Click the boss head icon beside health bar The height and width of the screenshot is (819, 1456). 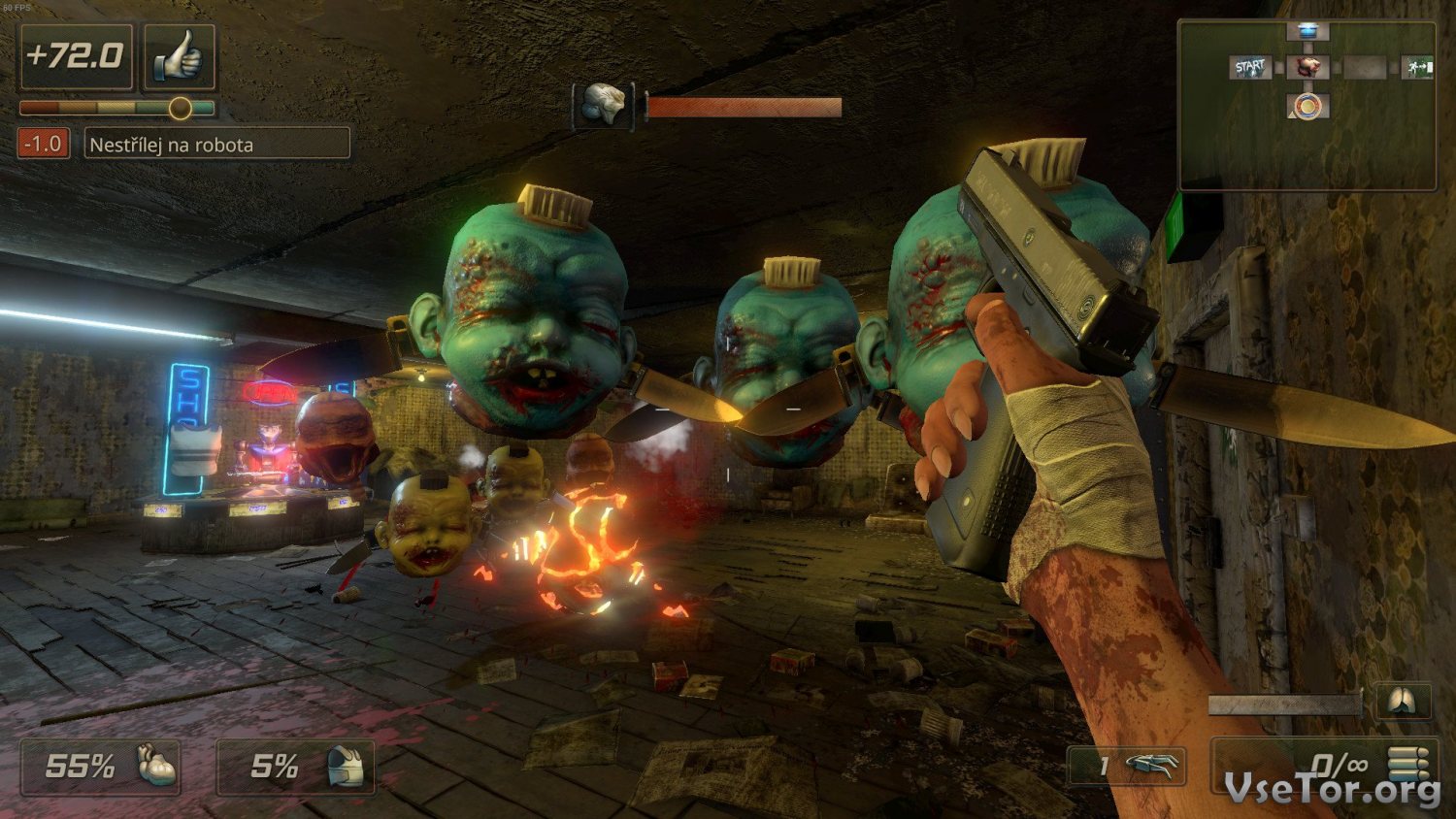point(603,105)
